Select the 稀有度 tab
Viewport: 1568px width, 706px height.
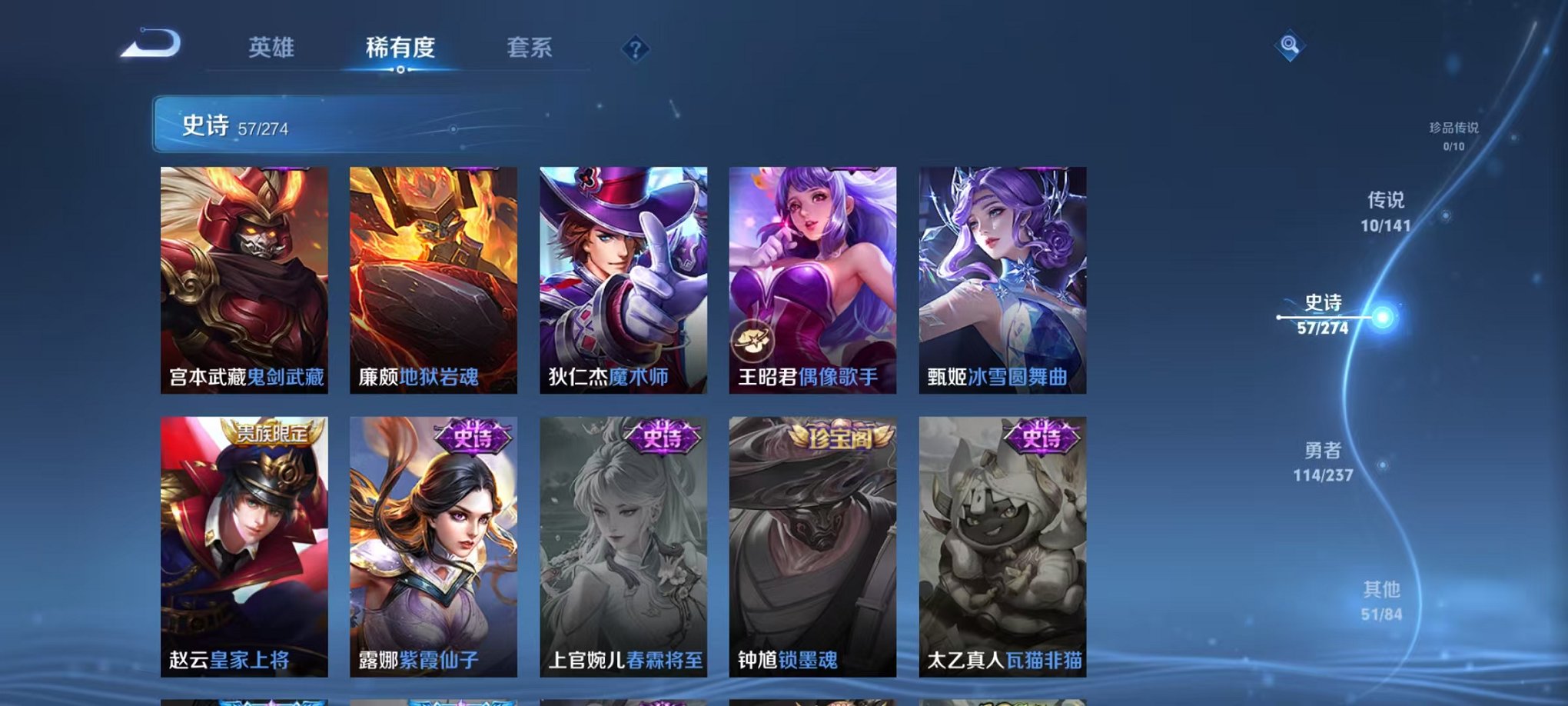400,48
